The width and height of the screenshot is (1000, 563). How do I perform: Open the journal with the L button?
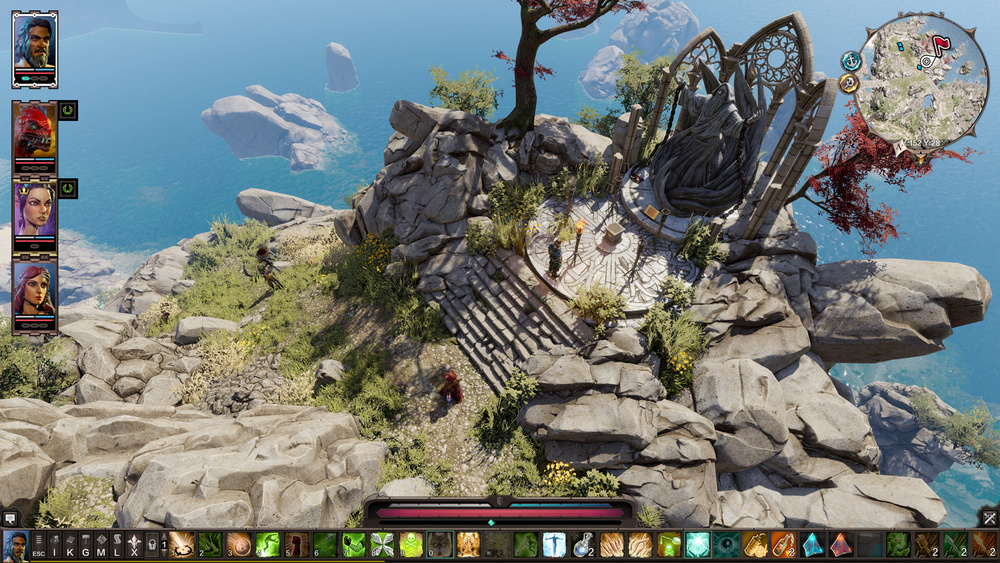[x=118, y=545]
